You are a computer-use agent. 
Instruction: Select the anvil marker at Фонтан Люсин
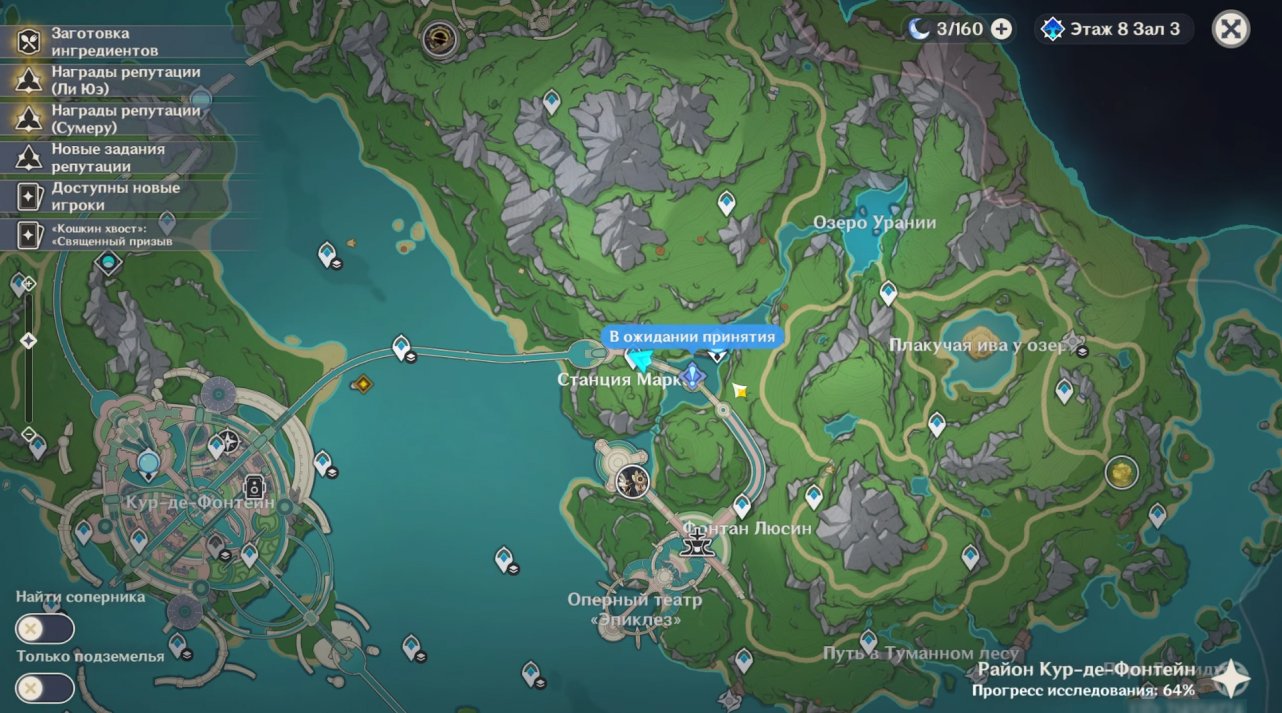coord(694,544)
